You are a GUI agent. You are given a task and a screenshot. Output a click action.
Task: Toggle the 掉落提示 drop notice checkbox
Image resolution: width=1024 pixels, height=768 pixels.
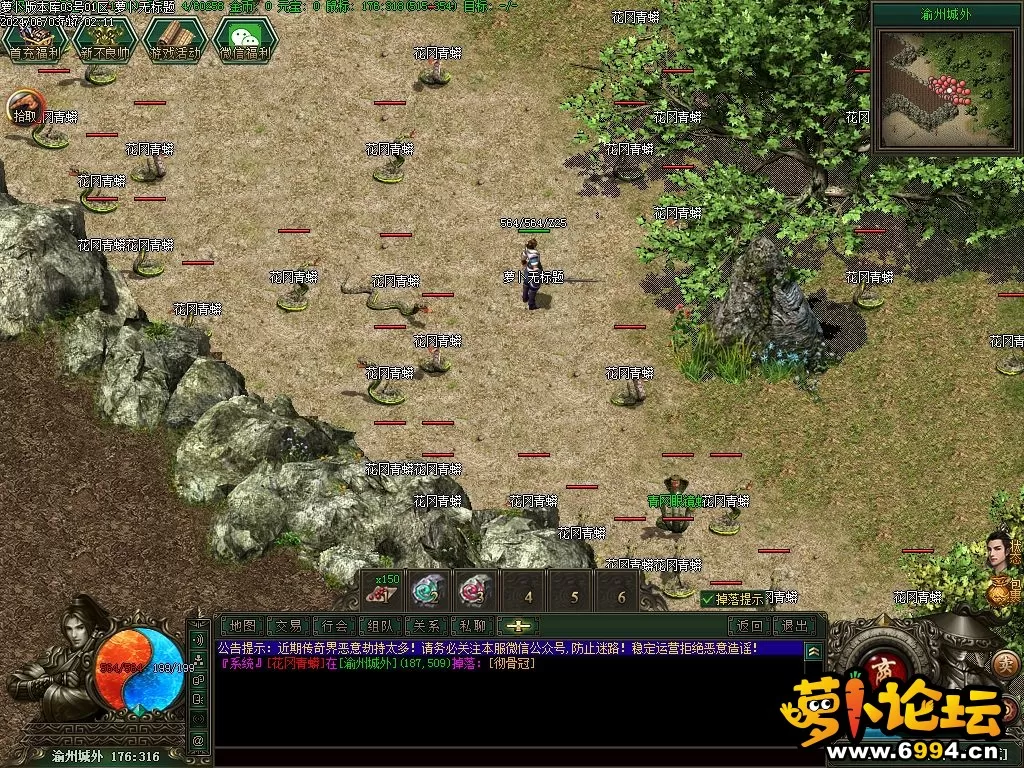coord(708,599)
